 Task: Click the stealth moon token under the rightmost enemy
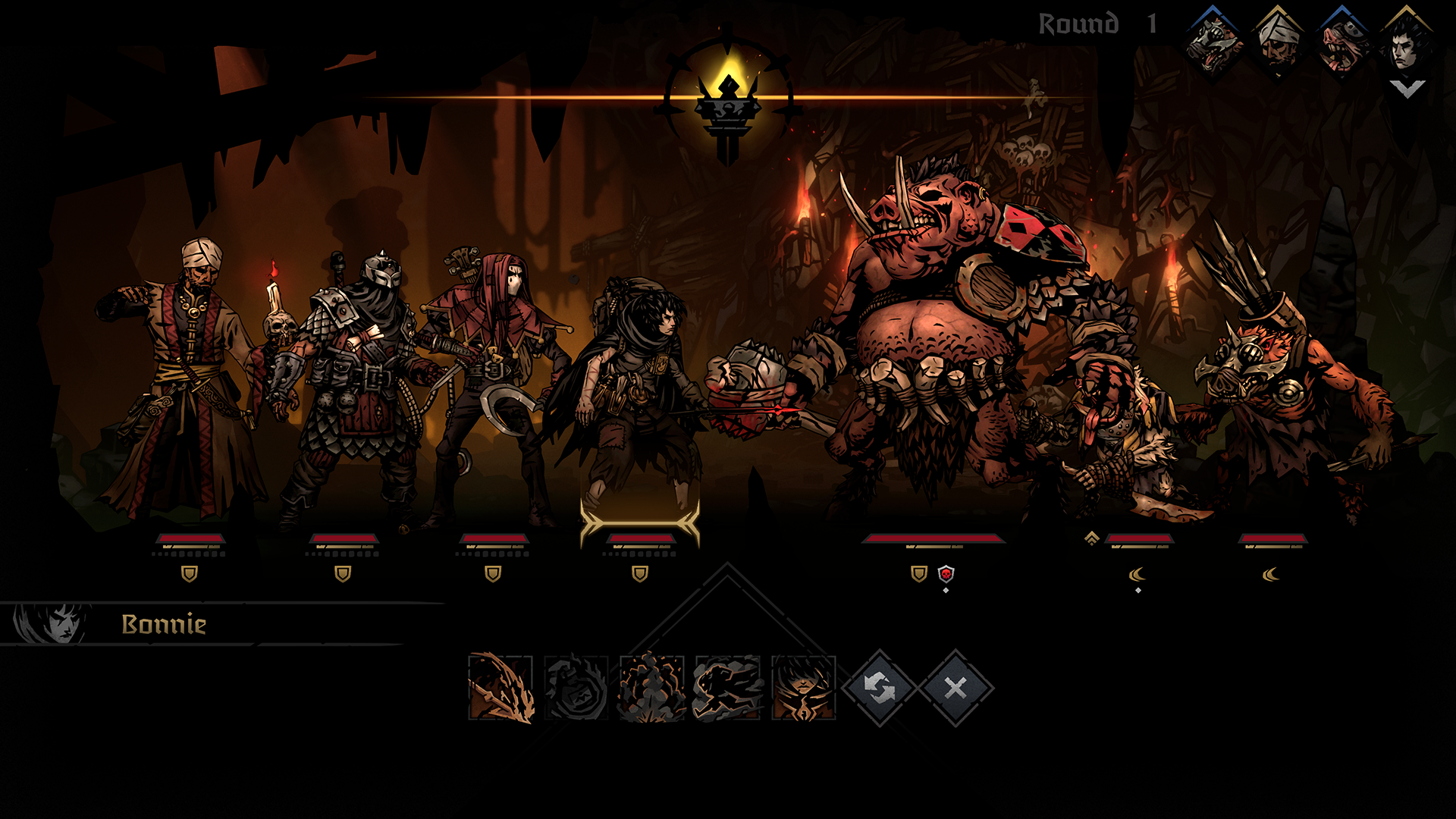point(1269,574)
